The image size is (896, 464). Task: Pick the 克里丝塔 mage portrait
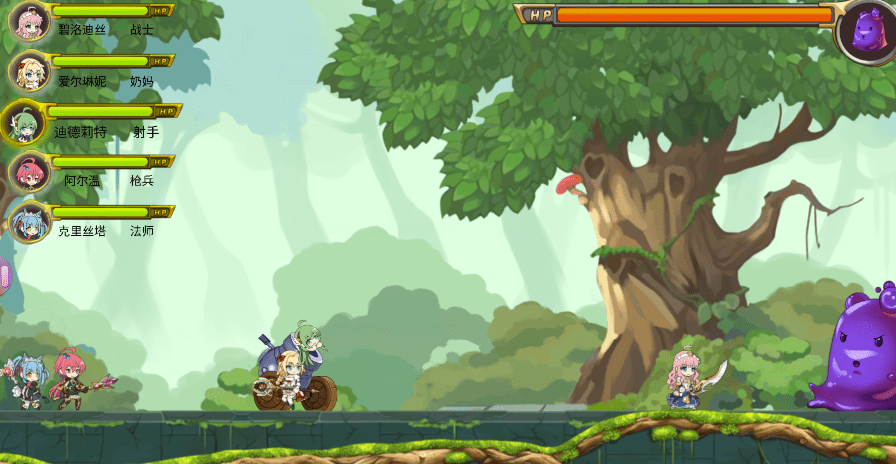point(29,222)
